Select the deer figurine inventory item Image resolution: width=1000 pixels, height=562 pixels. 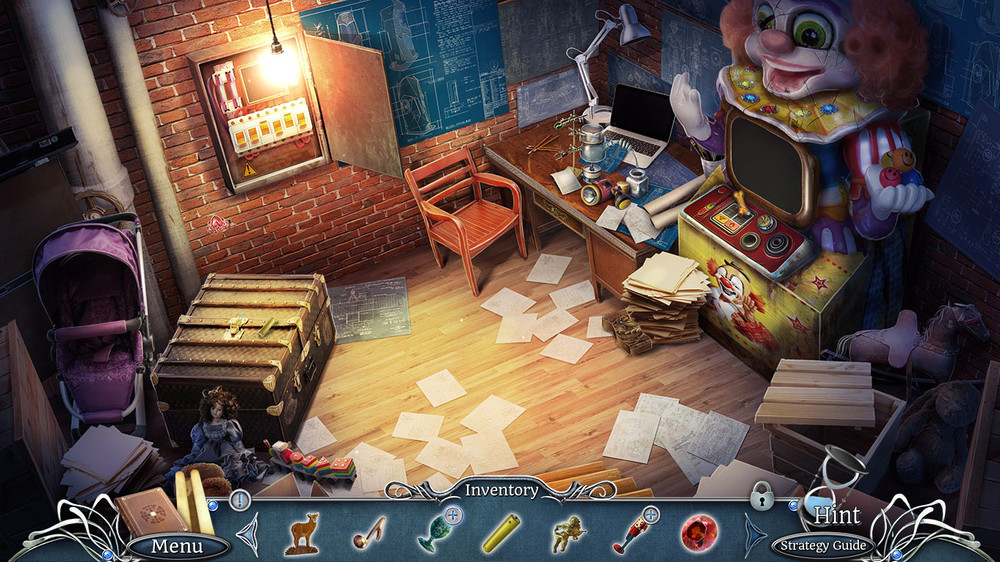pyautogui.click(x=301, y=533)
